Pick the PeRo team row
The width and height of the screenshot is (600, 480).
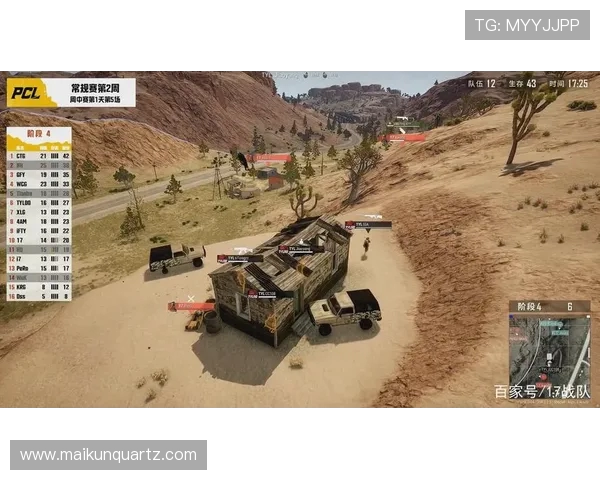(x=39, y=268)
